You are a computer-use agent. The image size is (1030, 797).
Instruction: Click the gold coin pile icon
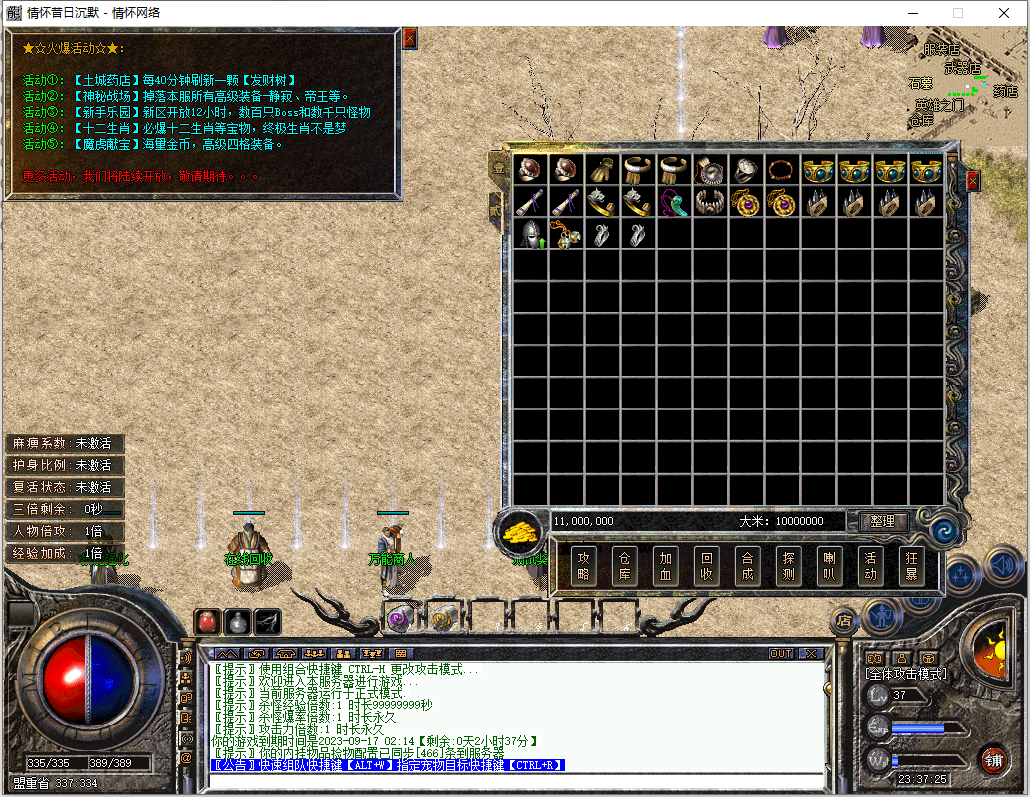(x=519, y=531)
